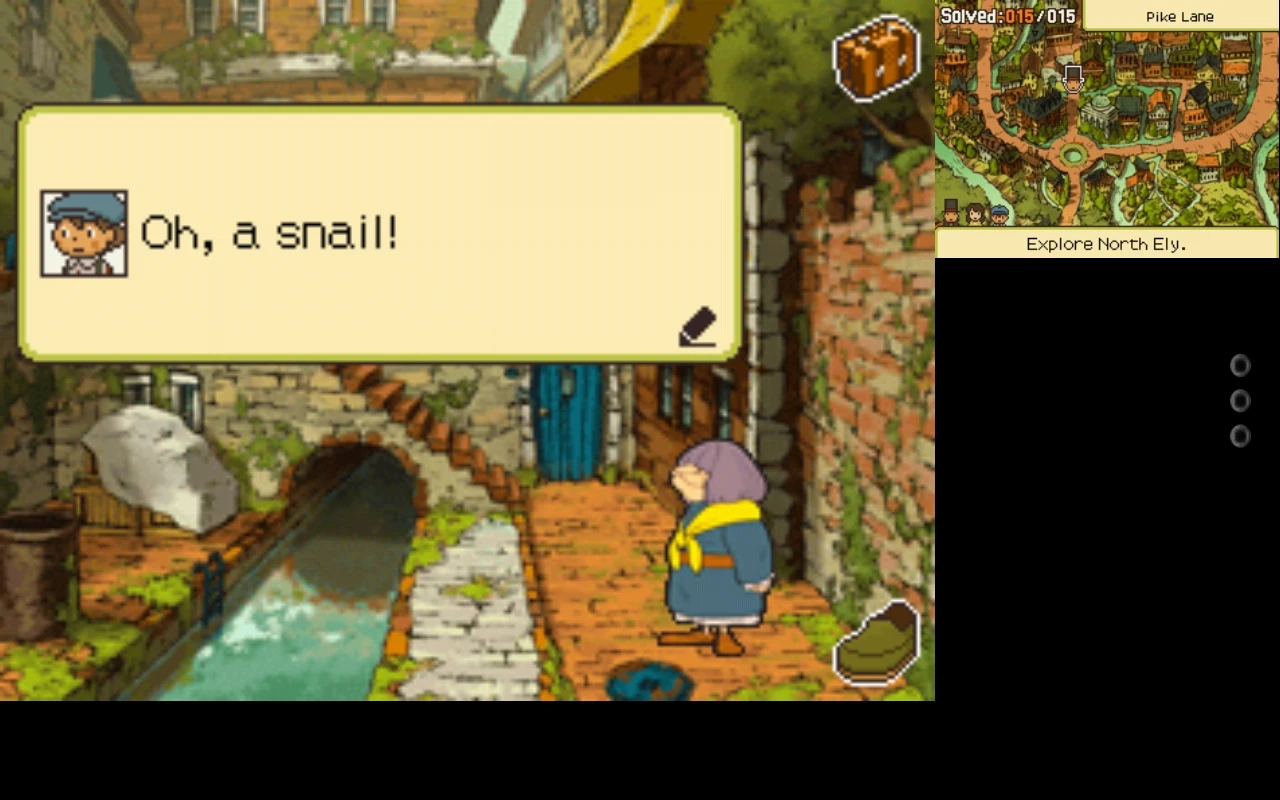Select the 'Pike Lane' location label
1280x800 pixels.
click(x=1179, y=16)
